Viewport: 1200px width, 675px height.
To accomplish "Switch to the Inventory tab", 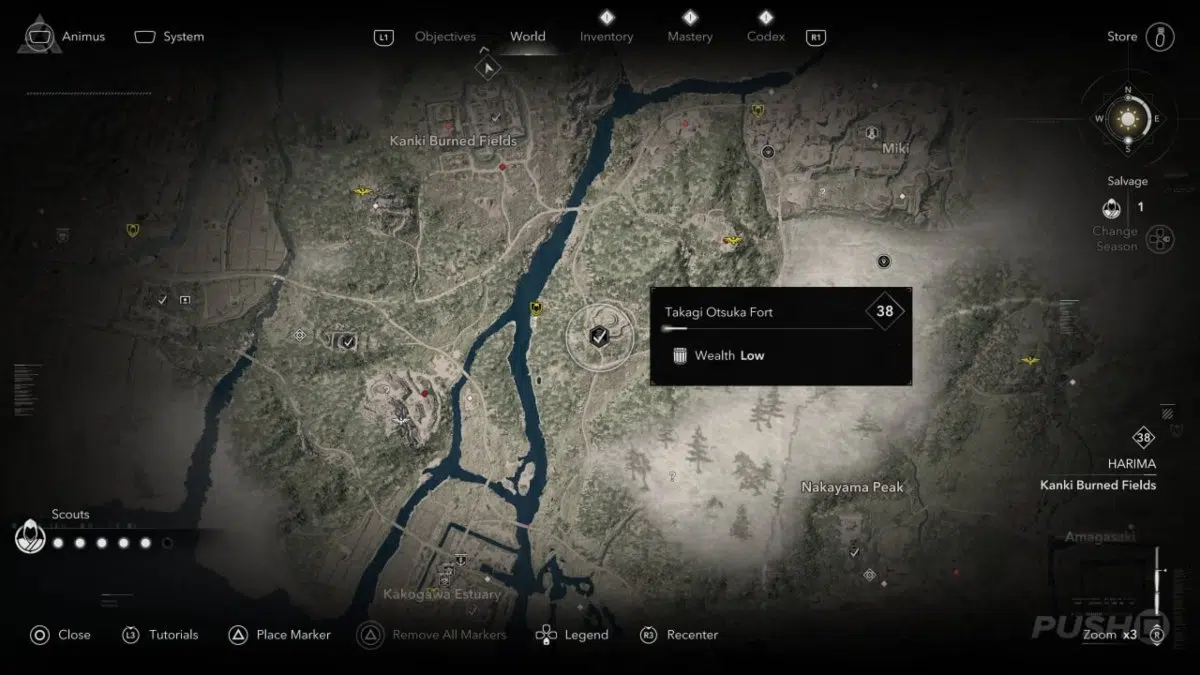I will coord(606,37).
